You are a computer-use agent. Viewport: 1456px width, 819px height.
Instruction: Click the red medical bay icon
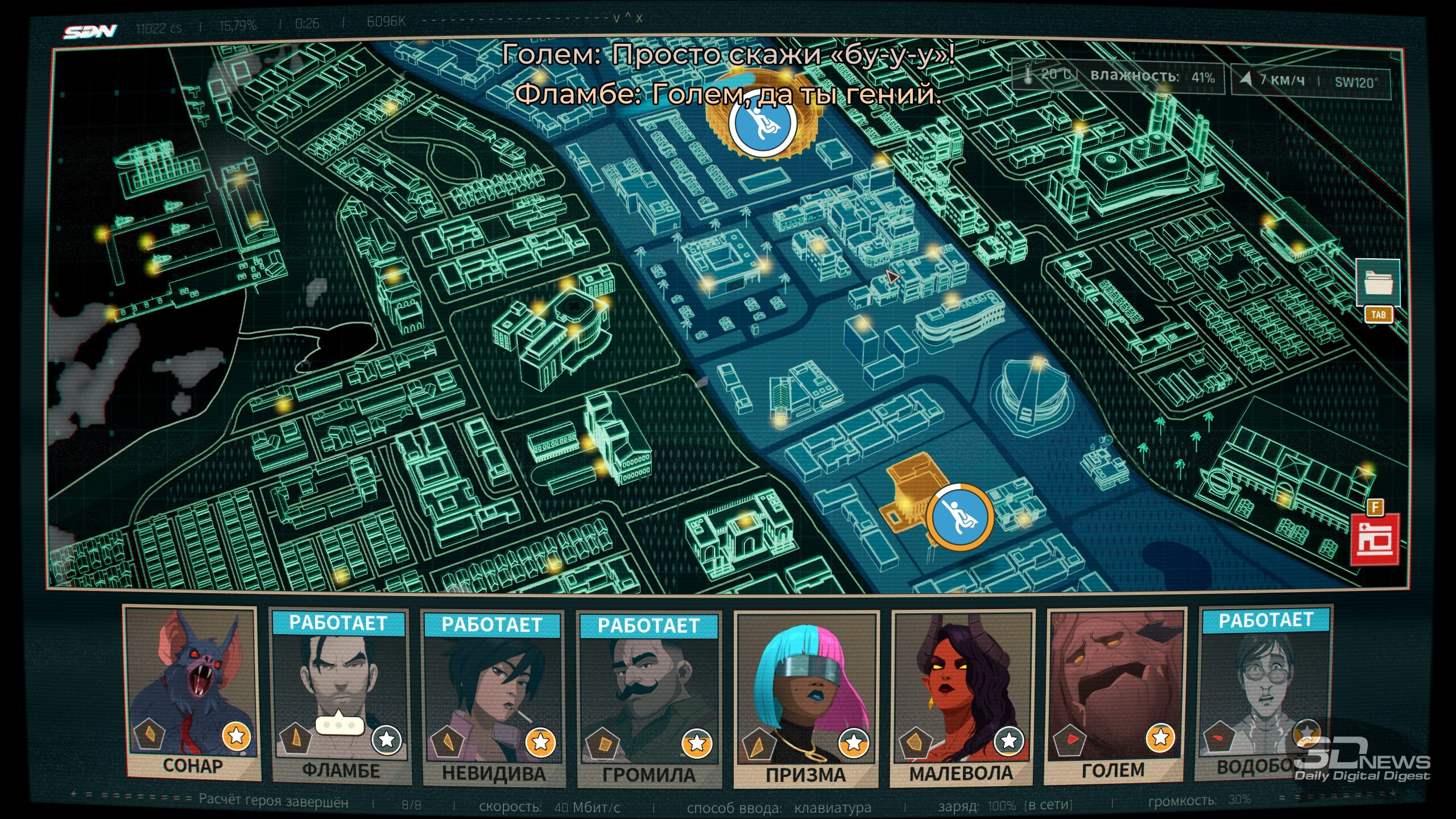click(x=1375, y=540)
